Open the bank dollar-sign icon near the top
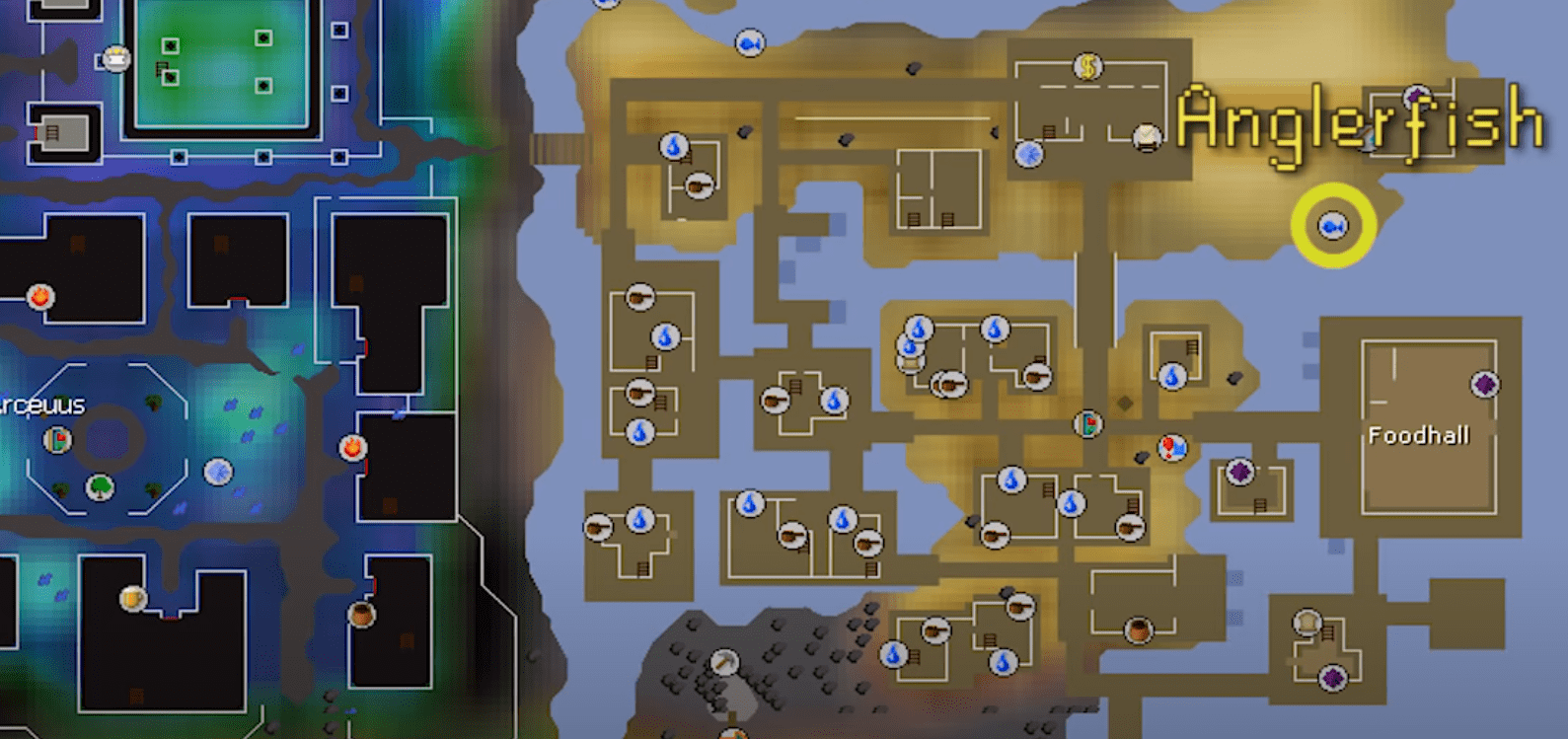Image resolution: width=1568 pixels, height=739 pixels. pos(1086,67)
